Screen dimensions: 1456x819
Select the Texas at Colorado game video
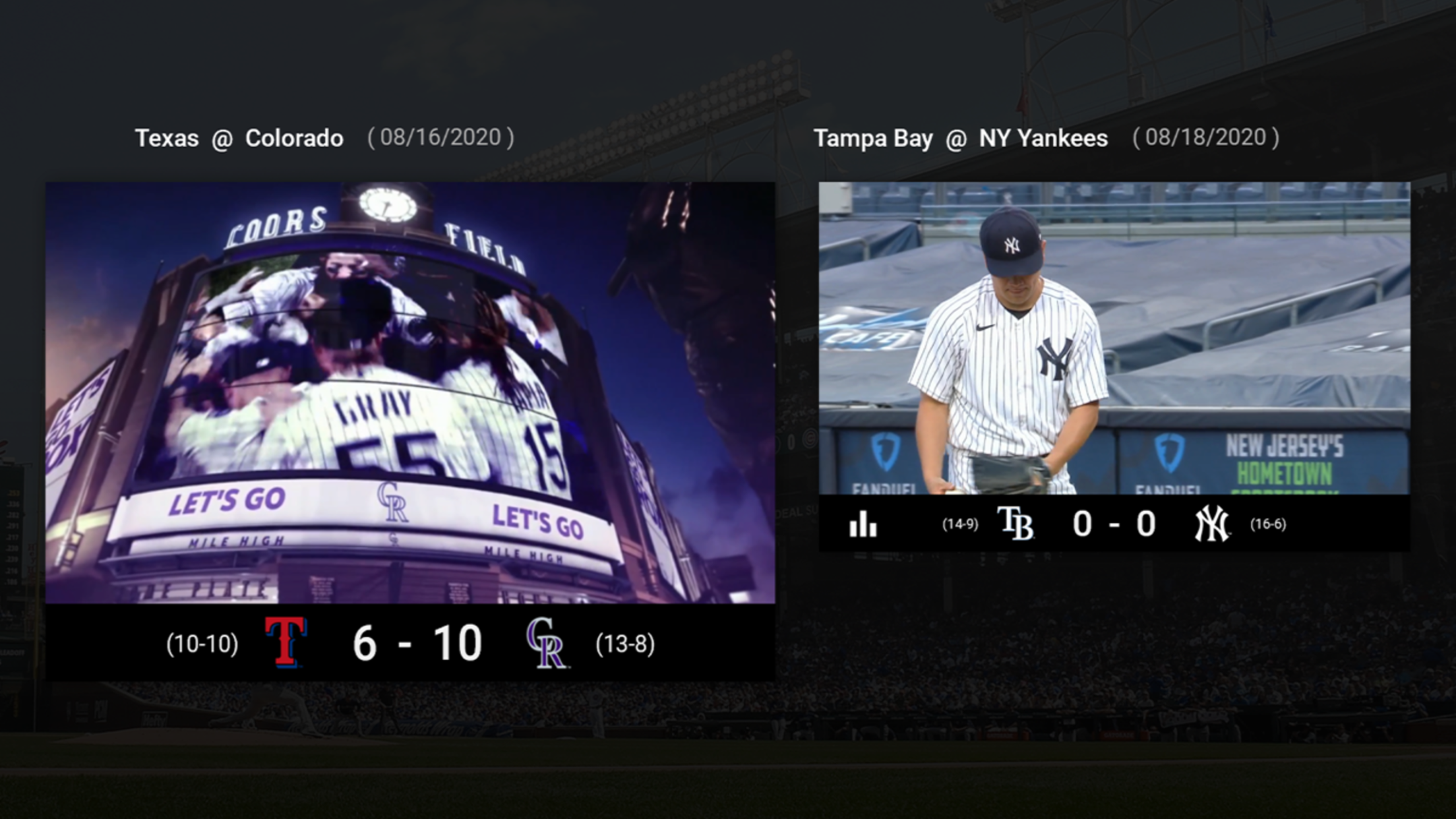click(410, 392)
